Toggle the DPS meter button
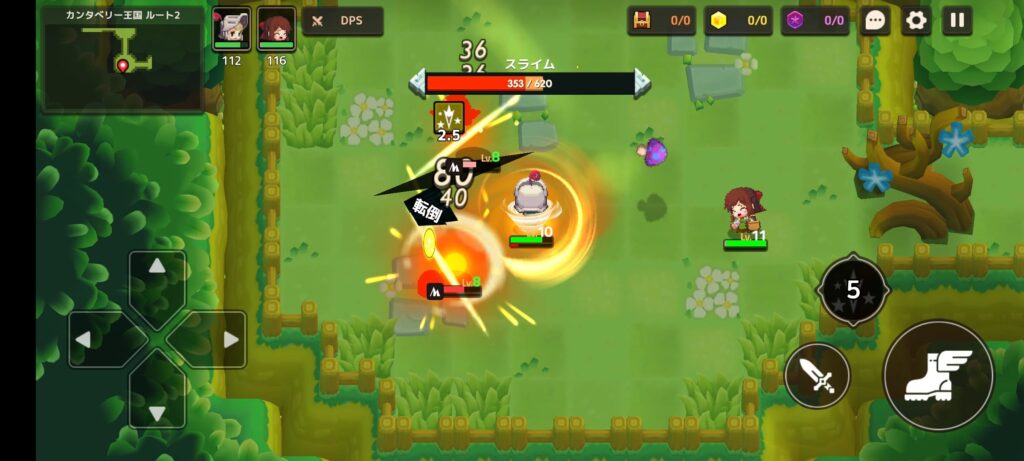1024x461 pixels. pos(342,21)
